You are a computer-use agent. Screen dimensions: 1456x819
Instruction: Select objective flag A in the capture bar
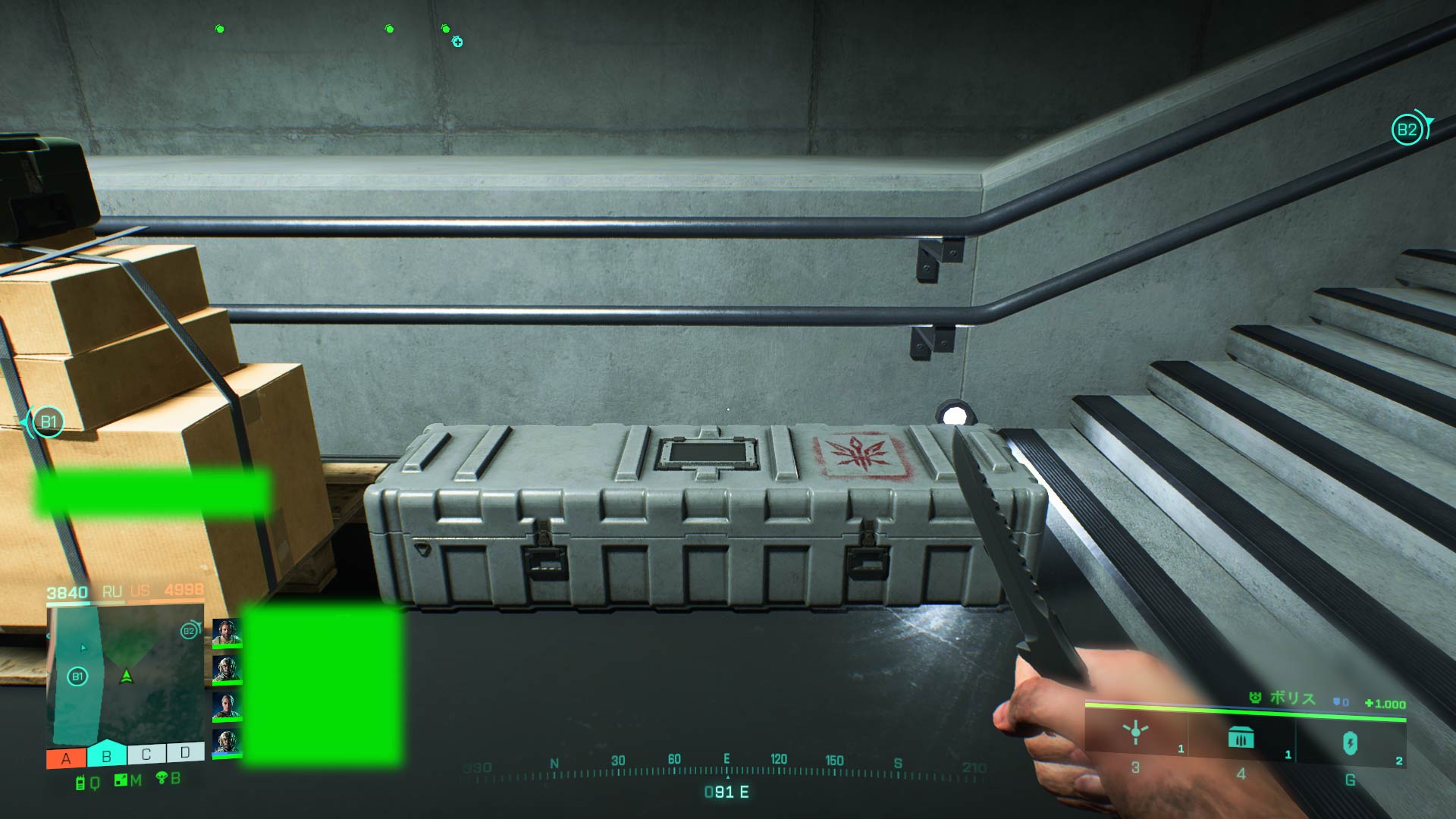point(66,758)
